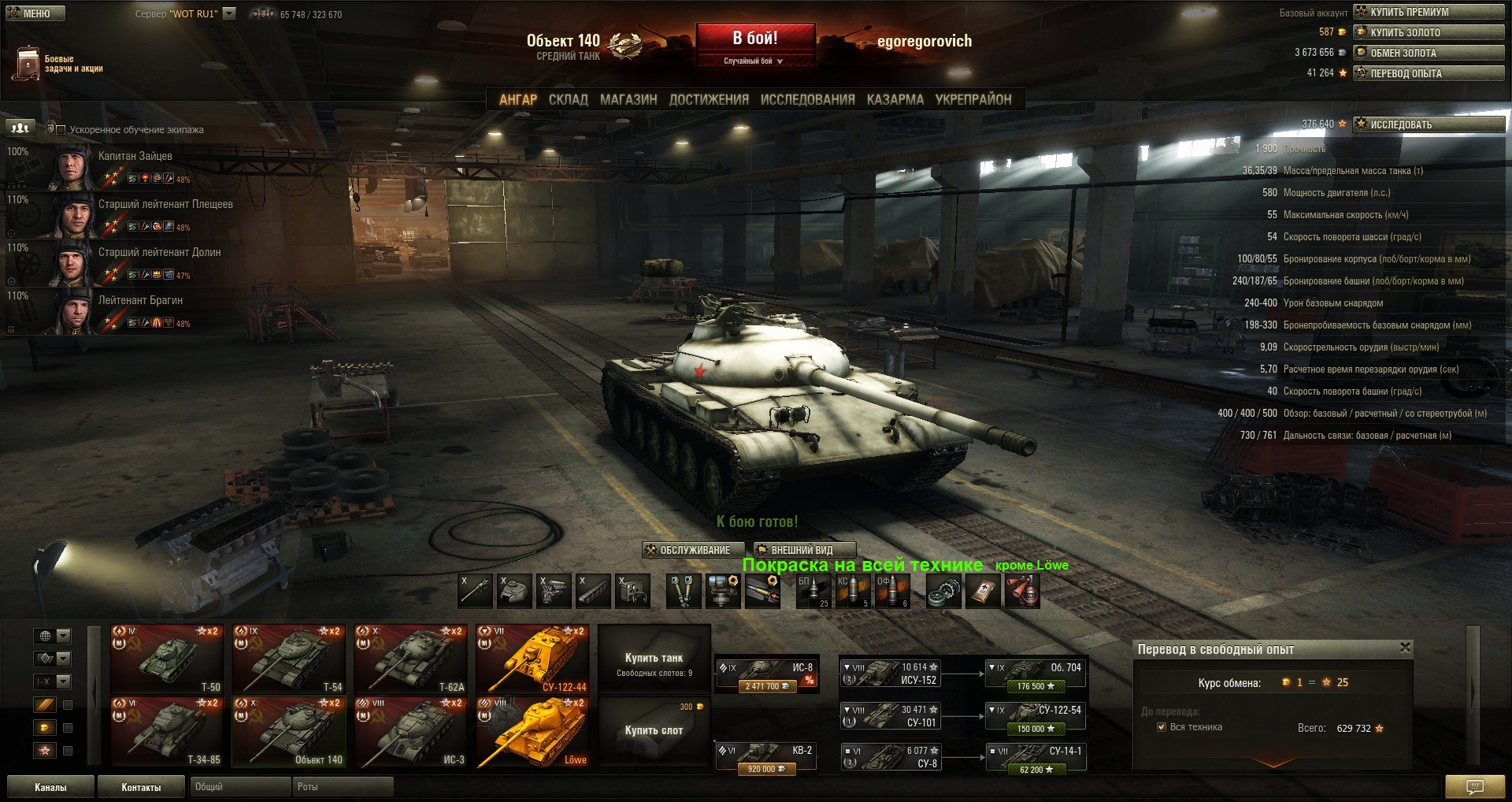Open the МЕНЮ button
1512x802 pixels.
(35, 13)
